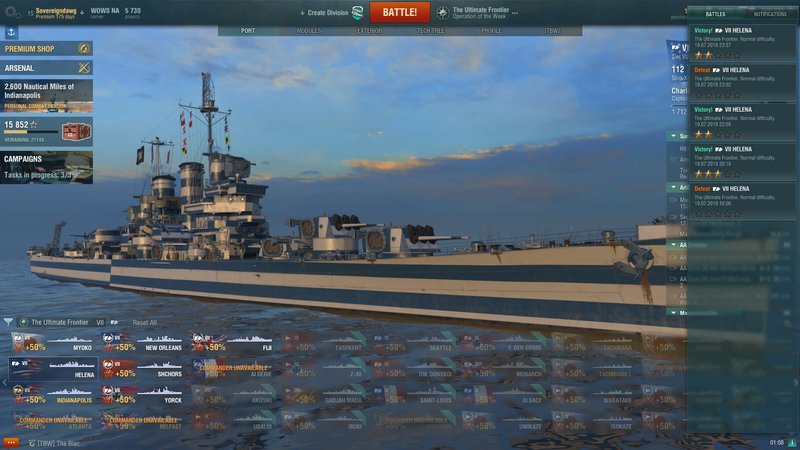Go to the Tech Tree tab
The width and height of the screenshot is (800, 450).
tap(431, 31)
